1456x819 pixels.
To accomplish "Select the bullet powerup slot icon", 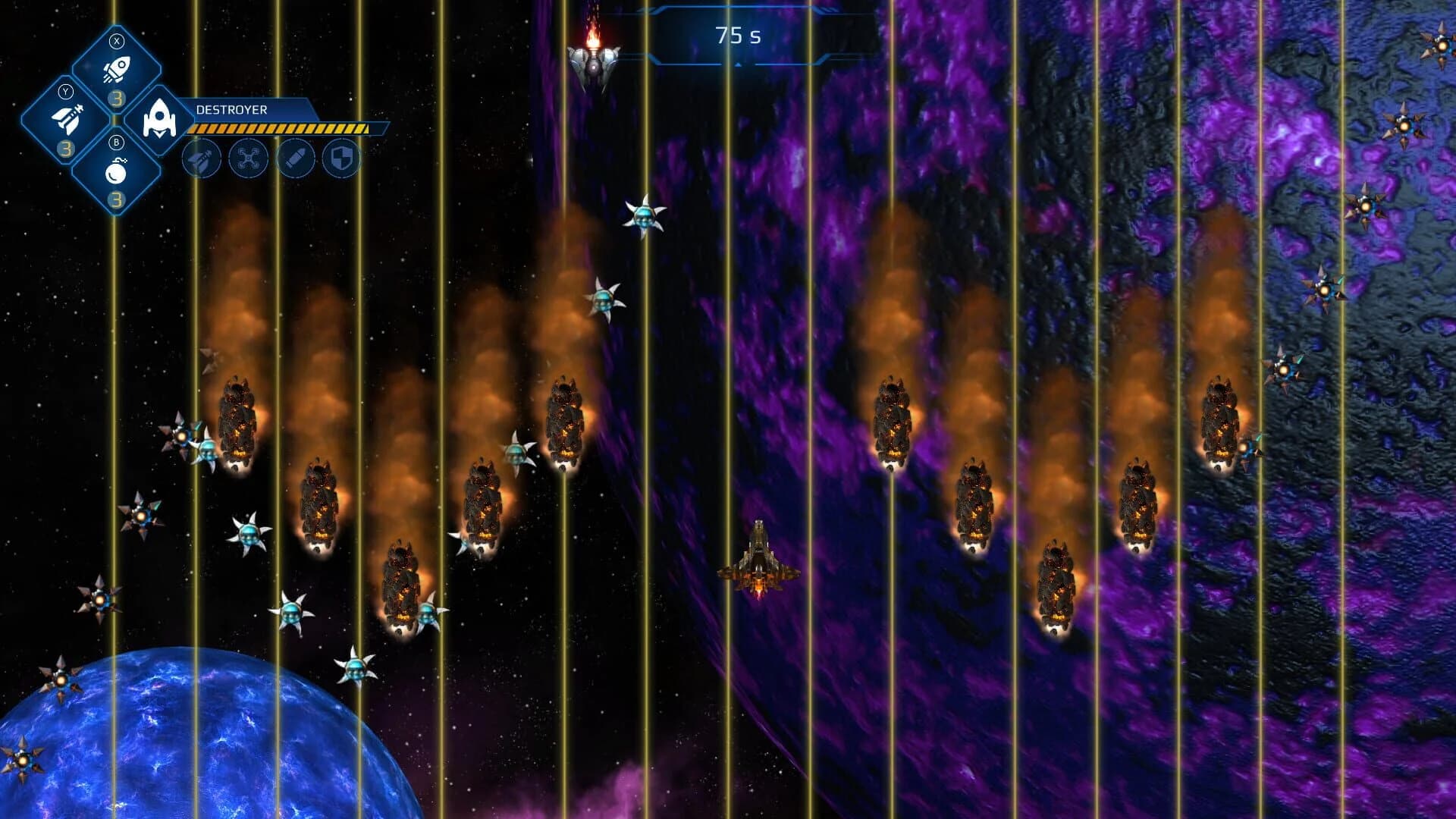I will (297, 157).
